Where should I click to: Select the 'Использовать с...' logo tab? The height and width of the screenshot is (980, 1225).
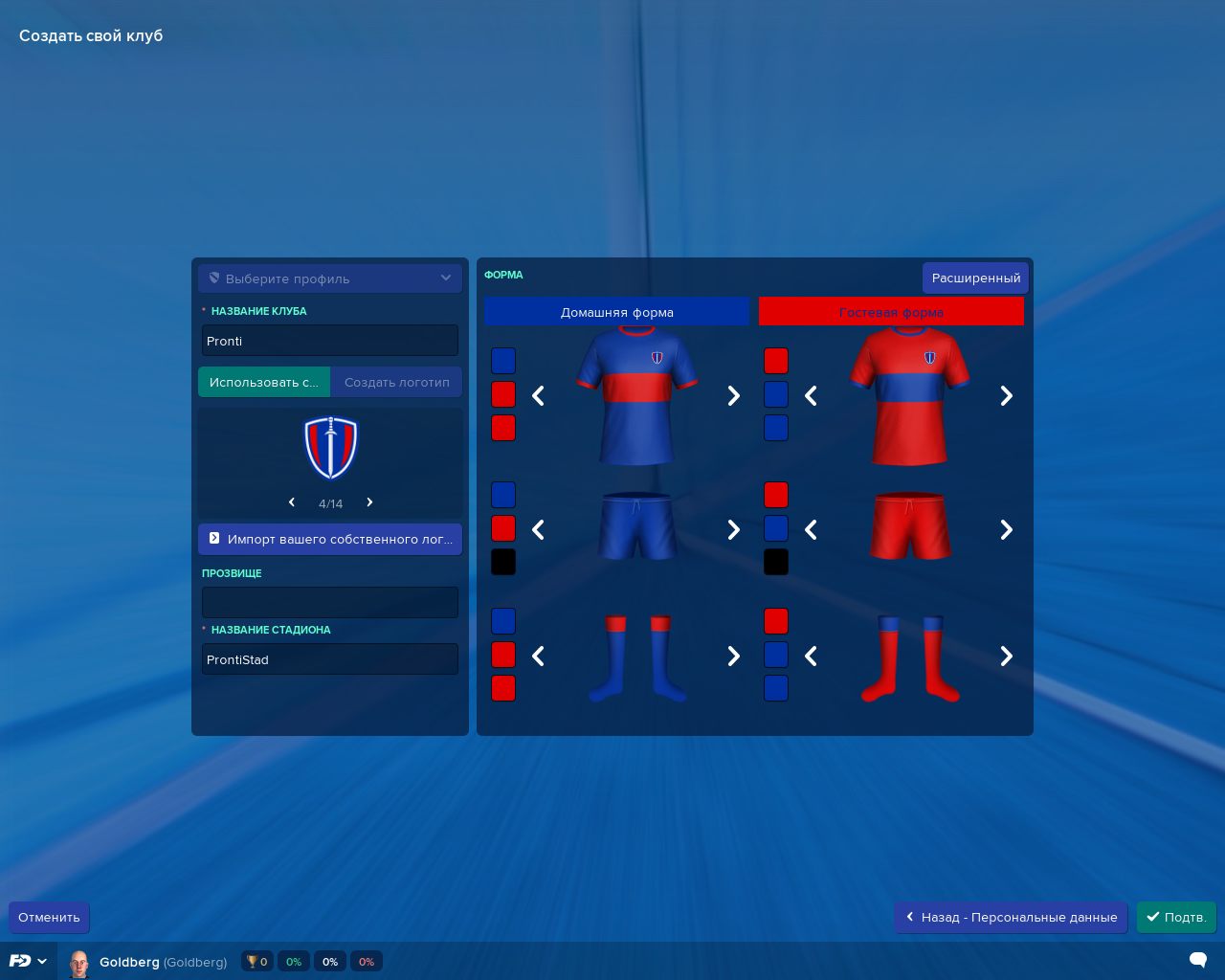click(x=264, y=382)
